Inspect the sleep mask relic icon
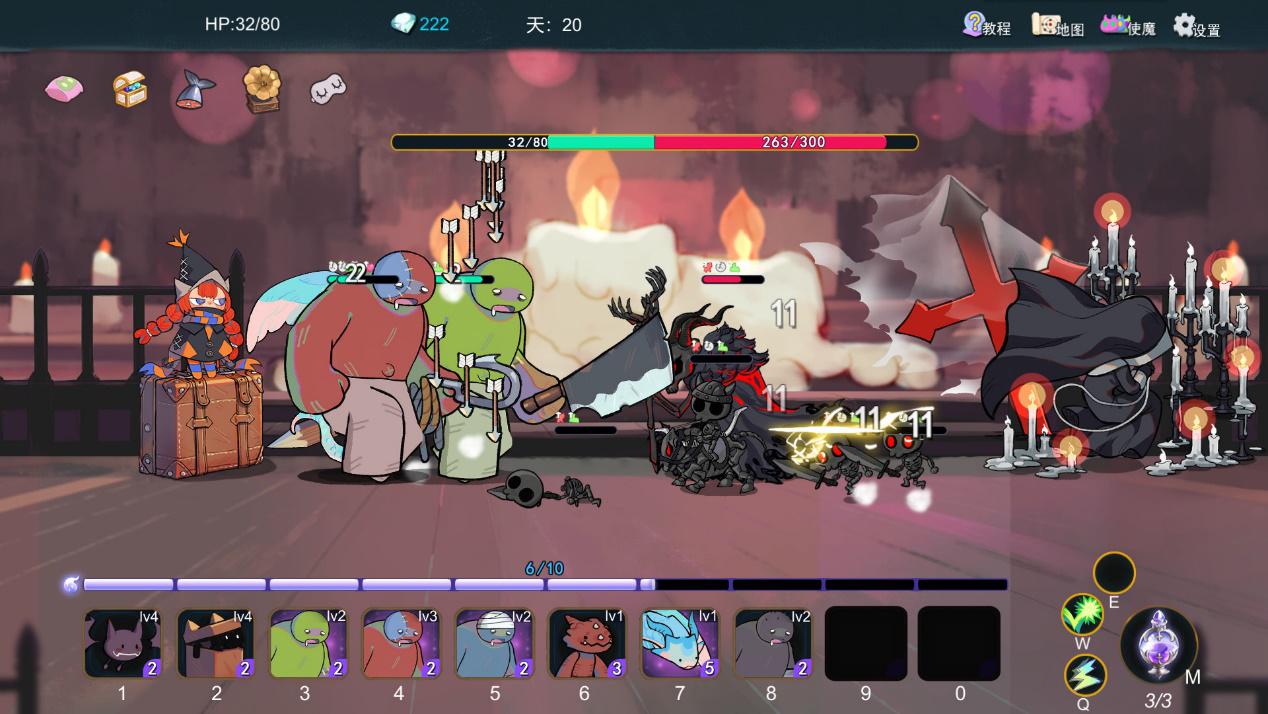The height and width of the screenshot is (714, 1268). 328,89
